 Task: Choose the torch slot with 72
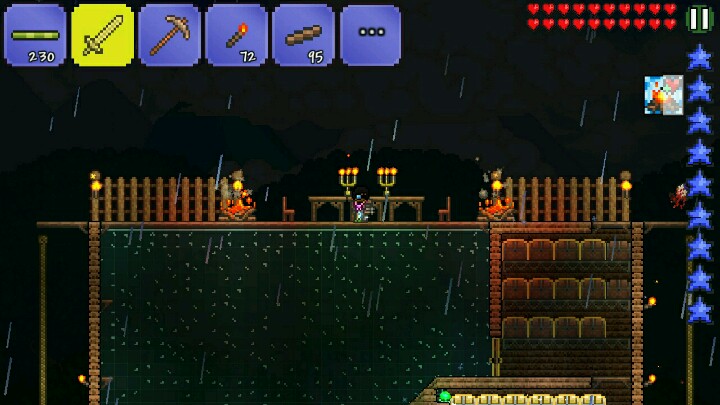click(236, 35)
